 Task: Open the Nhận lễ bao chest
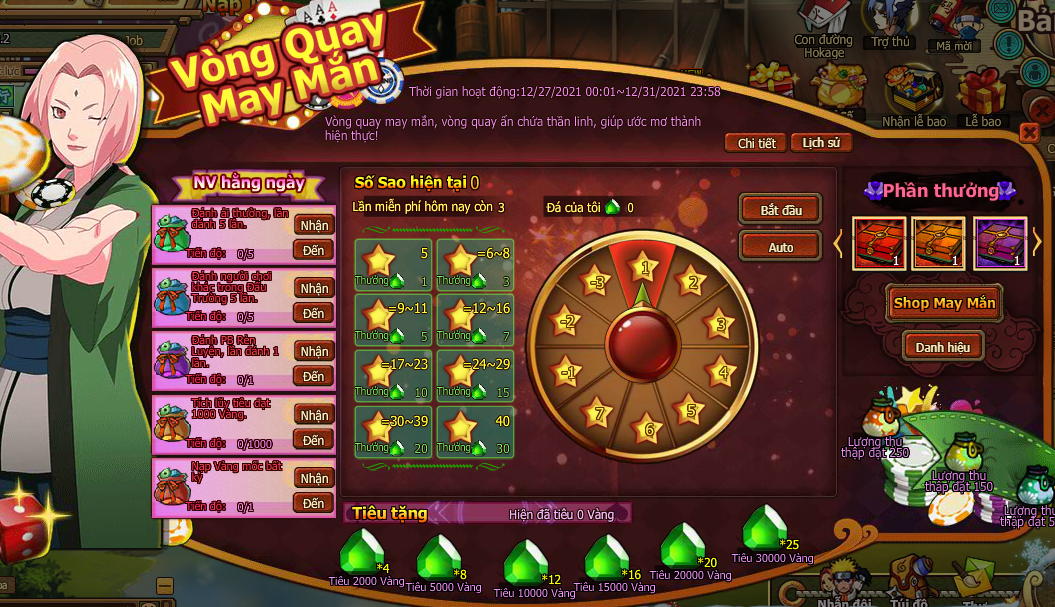[913, 92]
